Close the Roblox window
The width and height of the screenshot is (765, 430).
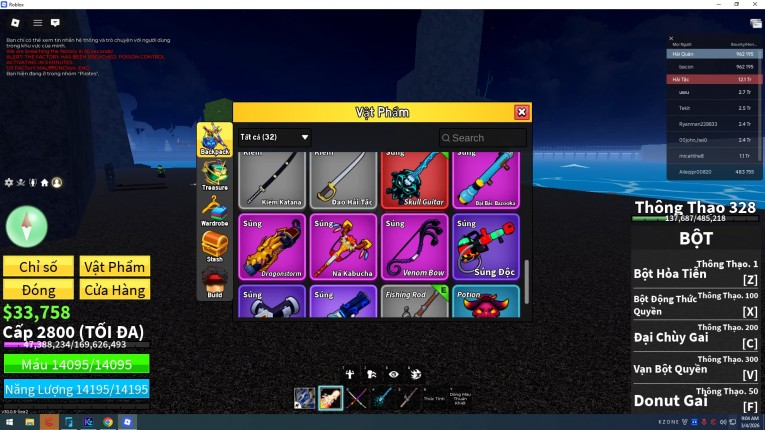point(753,4)
